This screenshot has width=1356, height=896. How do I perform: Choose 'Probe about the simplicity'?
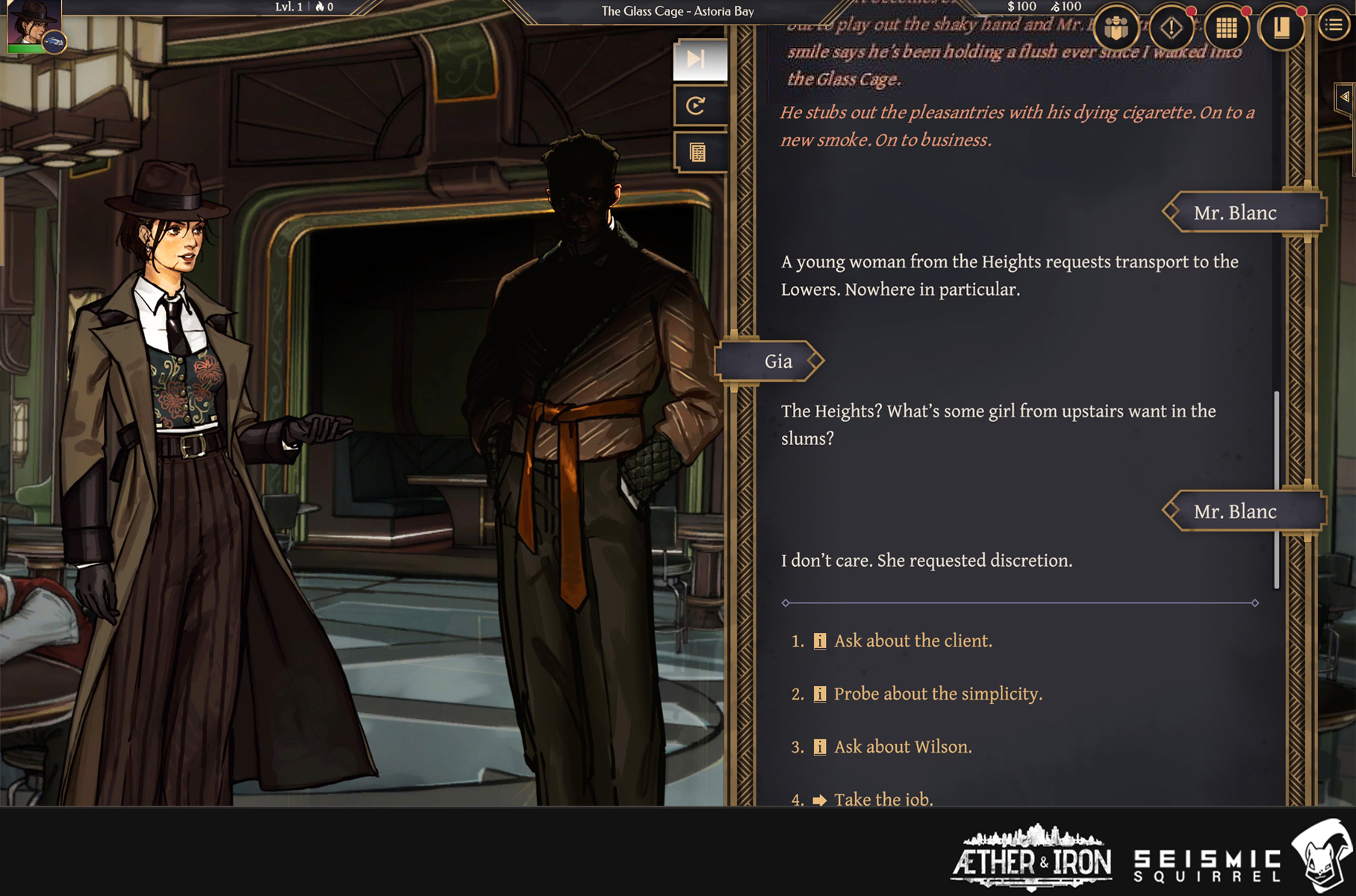[x=937, y=694]
